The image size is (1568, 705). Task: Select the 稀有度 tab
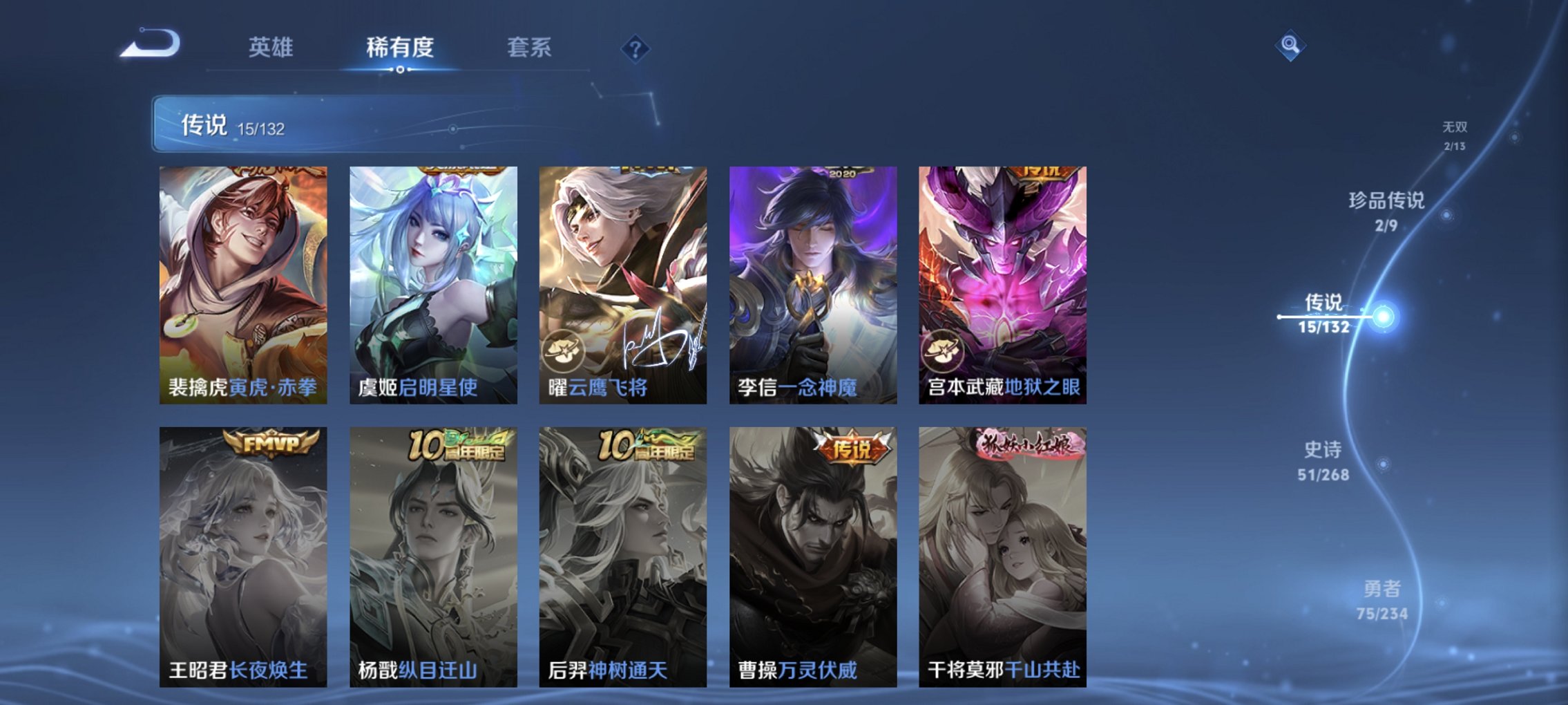pos(398,48)
